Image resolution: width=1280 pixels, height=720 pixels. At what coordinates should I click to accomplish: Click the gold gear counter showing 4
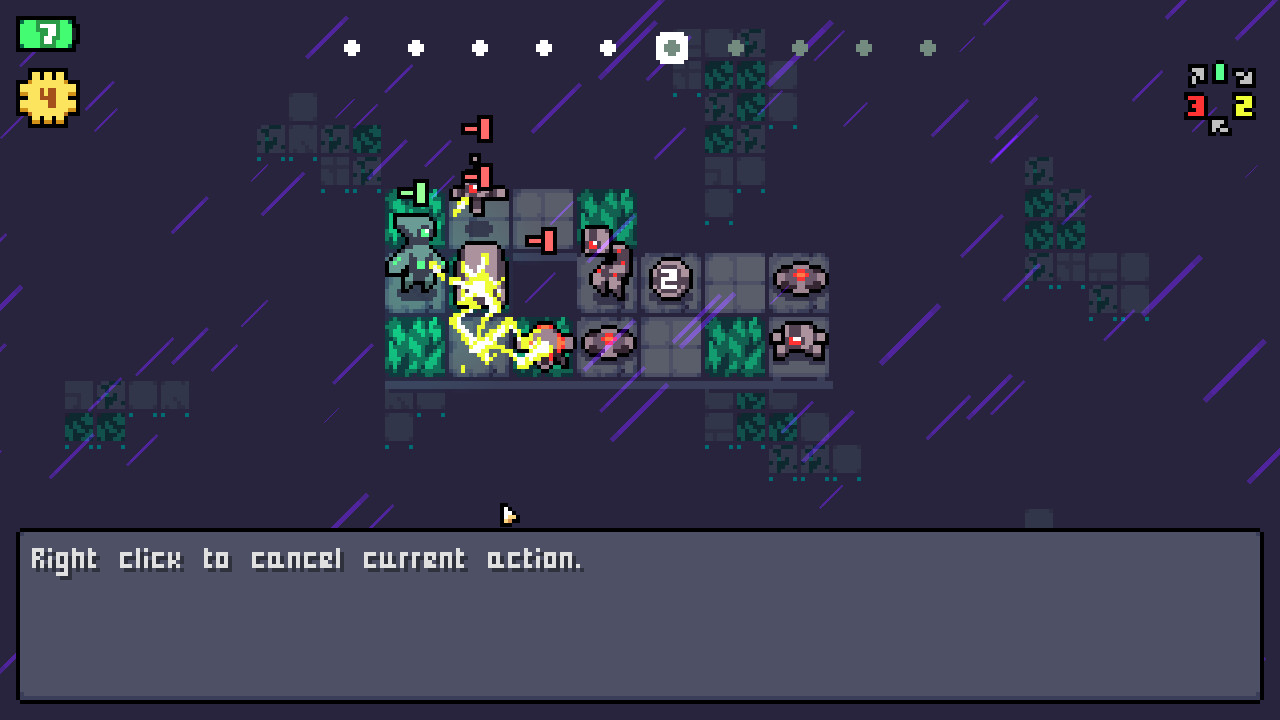pyautogui.click(x=47, y=98)
